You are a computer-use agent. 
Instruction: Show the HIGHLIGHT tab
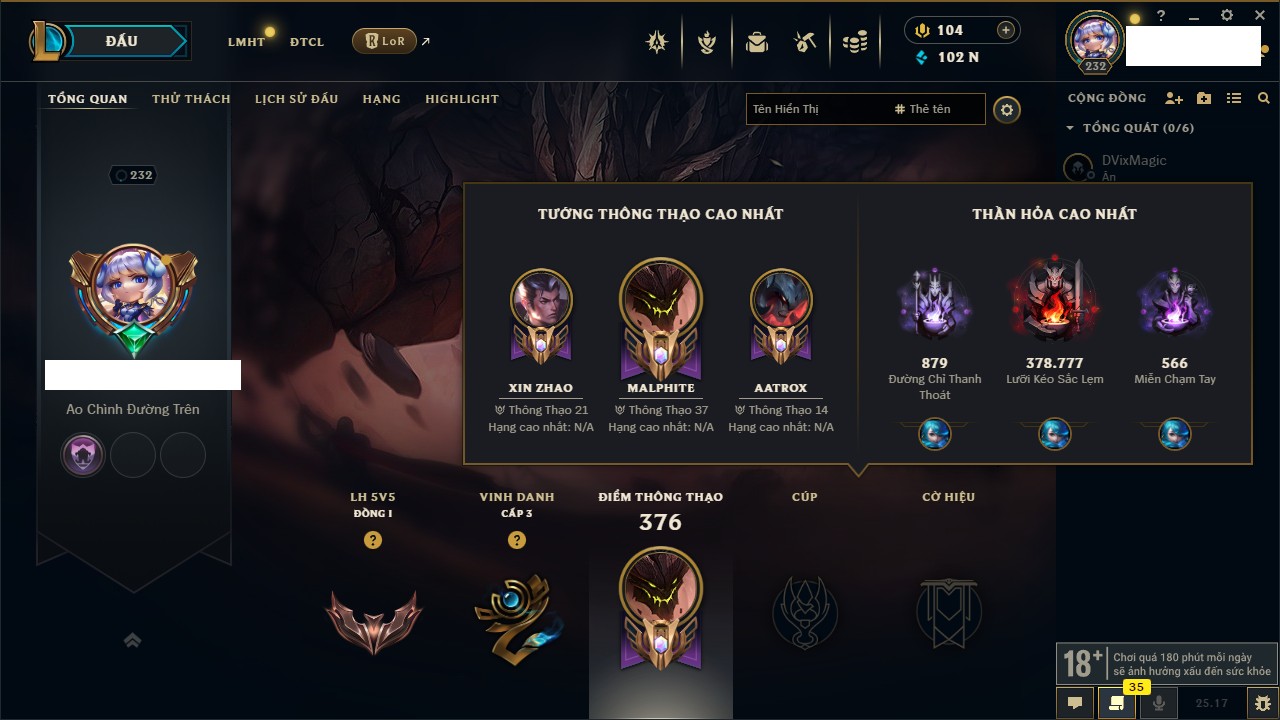(462, 99)
